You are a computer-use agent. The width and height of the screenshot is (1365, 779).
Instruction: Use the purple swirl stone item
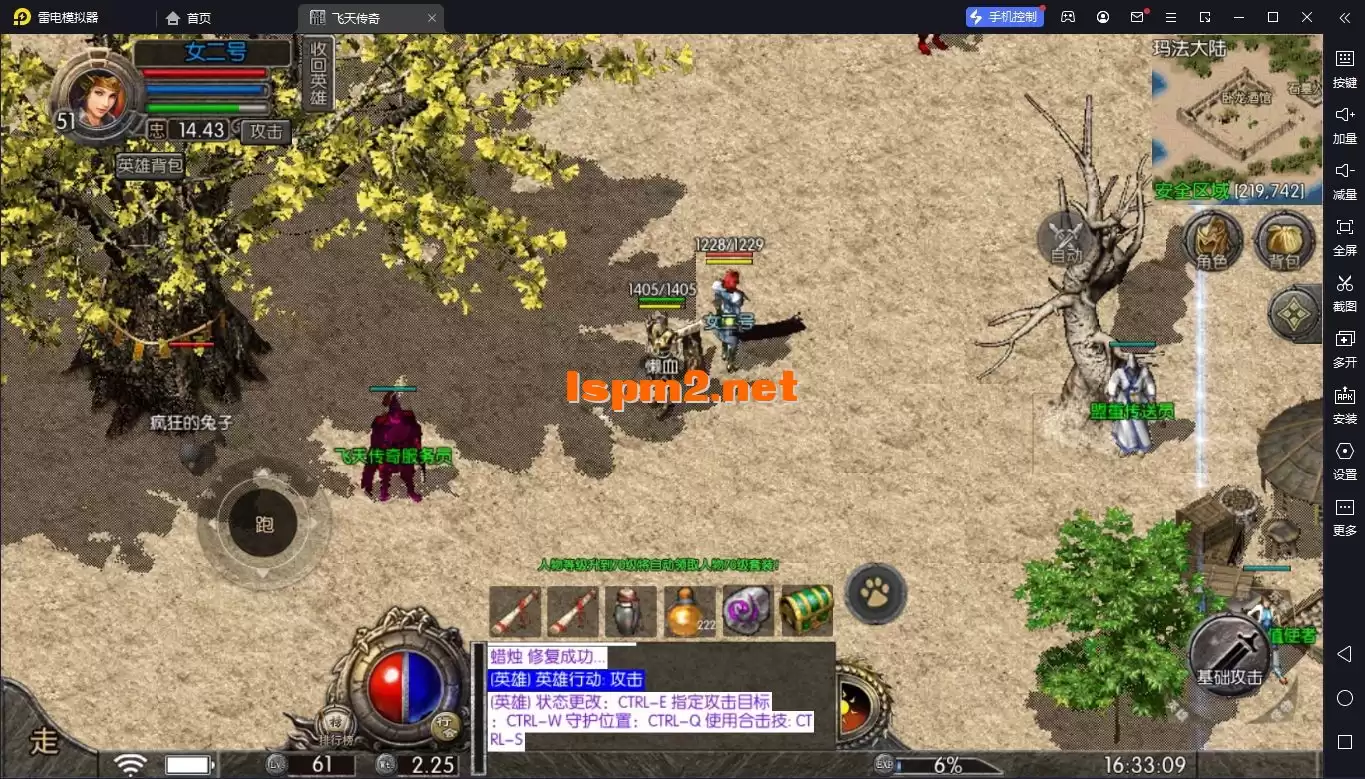click(x=748, y=610)
